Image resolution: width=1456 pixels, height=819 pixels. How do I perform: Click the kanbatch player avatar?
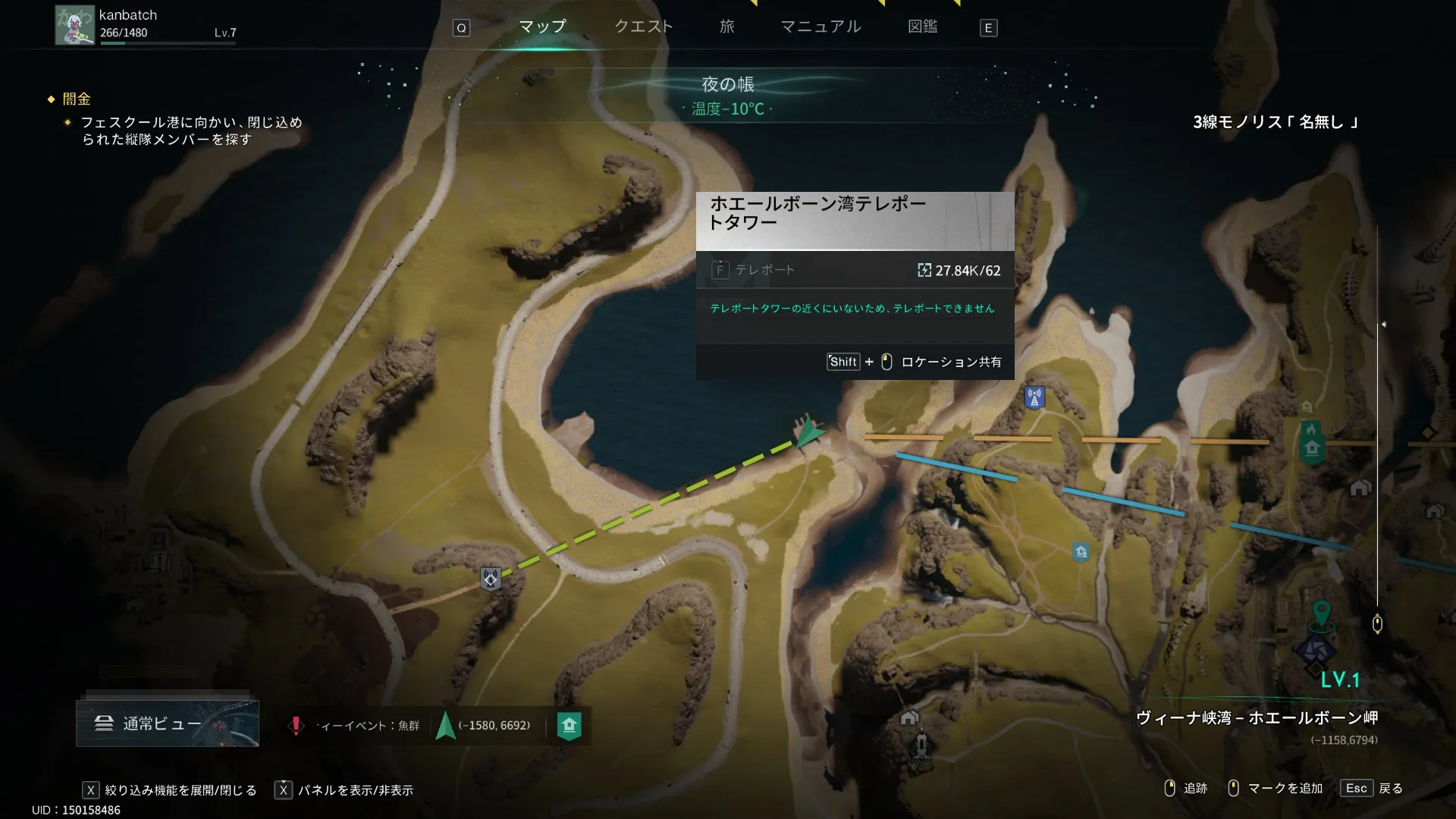tap(74, 26)
